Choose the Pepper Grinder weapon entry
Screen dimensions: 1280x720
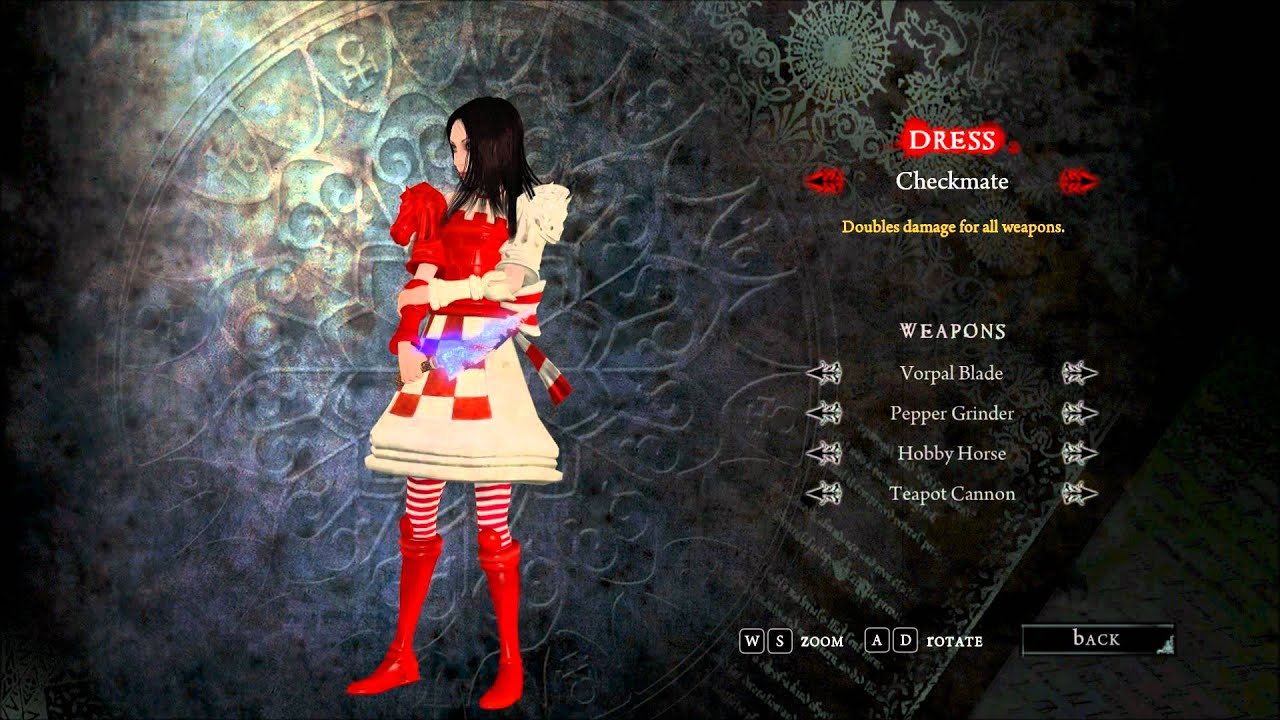pyautogui.click(x=951, y=413)
